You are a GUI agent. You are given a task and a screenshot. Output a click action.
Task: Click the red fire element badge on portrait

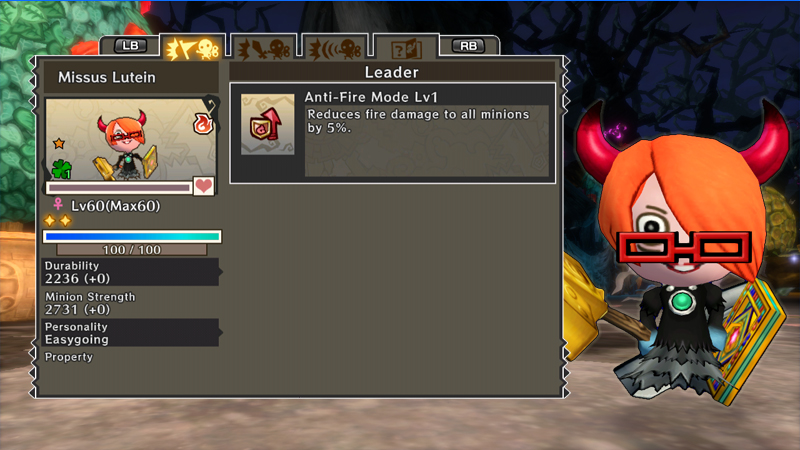[202, 124]
